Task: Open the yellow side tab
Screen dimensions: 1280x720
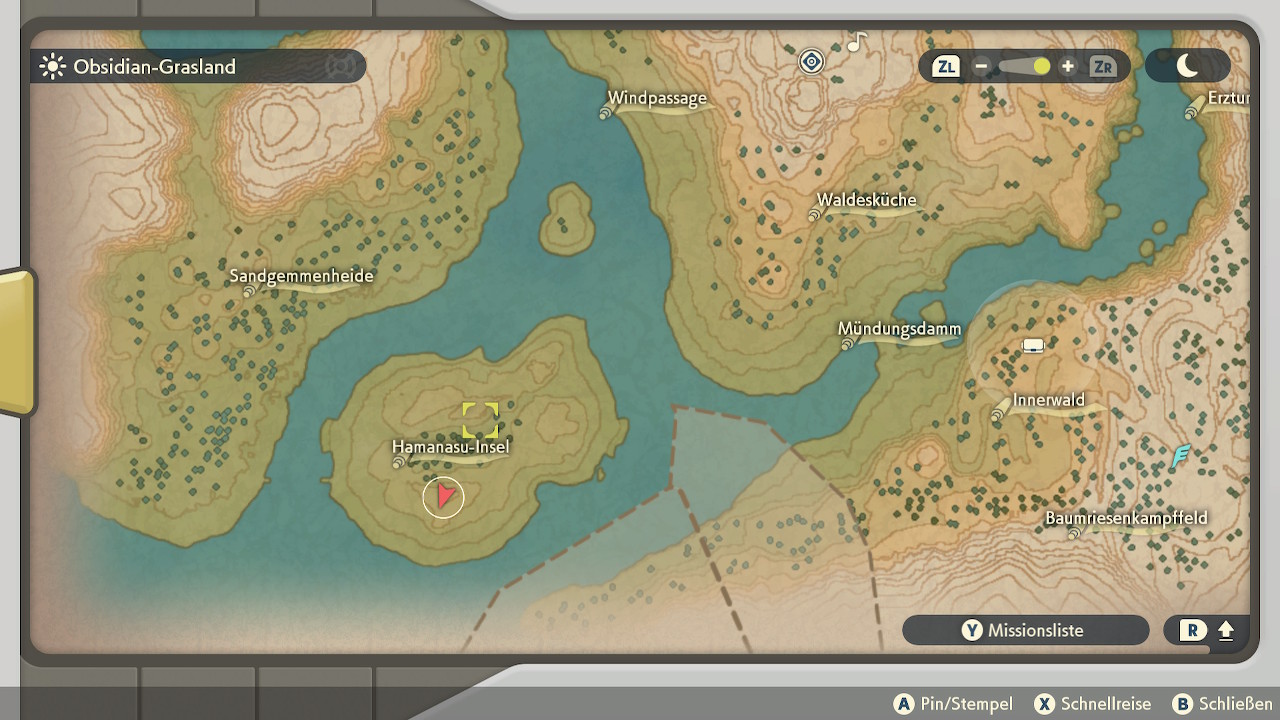Action: tap(17, 340)
